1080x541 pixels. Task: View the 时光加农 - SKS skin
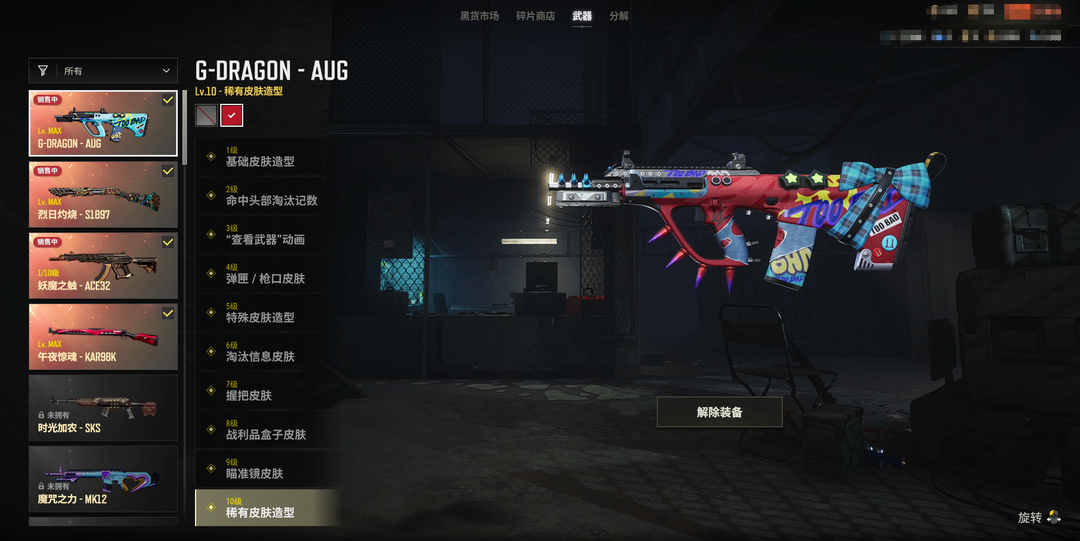(104, 408)
